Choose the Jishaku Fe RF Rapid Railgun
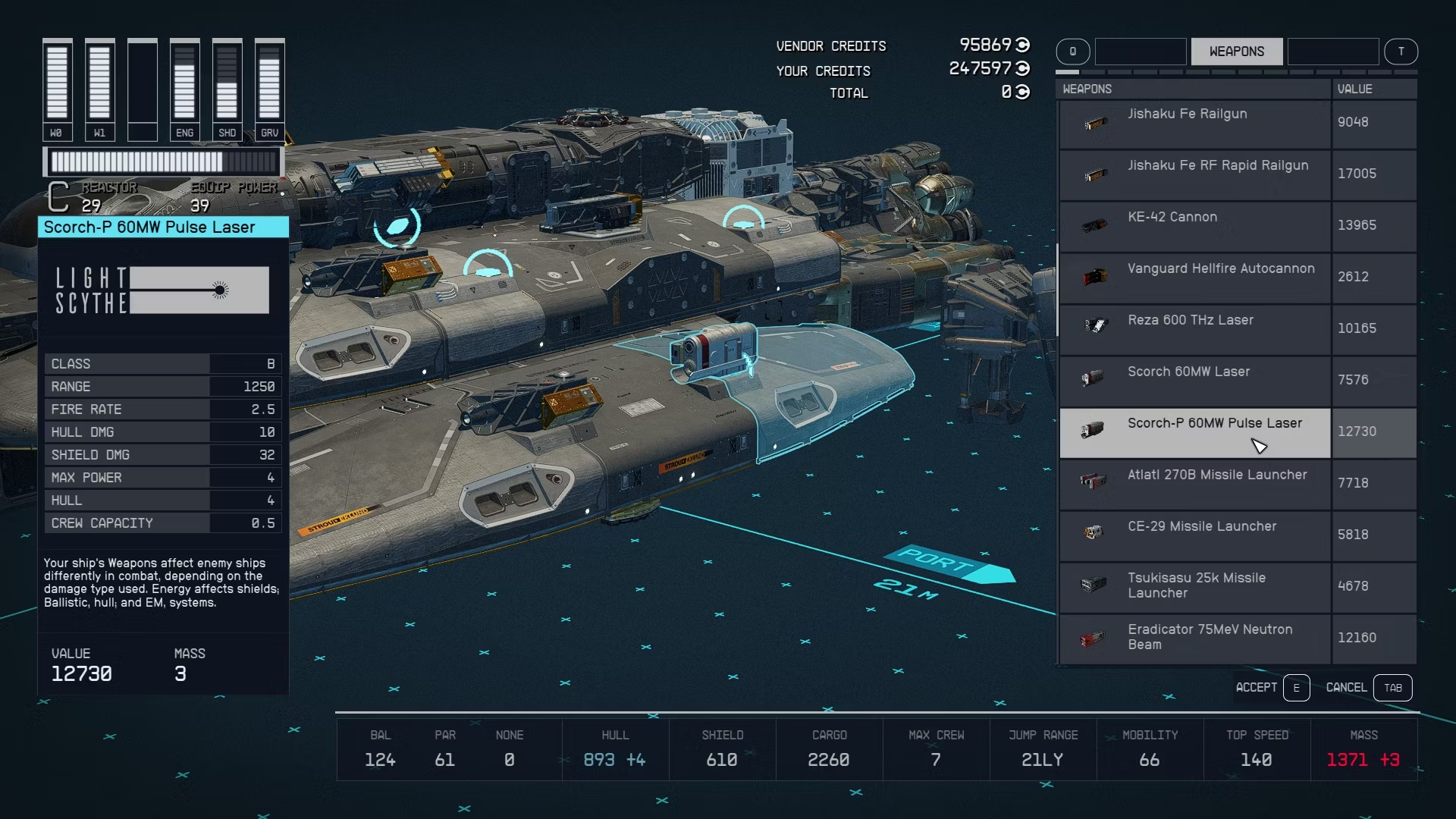 (x=1195, y=174)
